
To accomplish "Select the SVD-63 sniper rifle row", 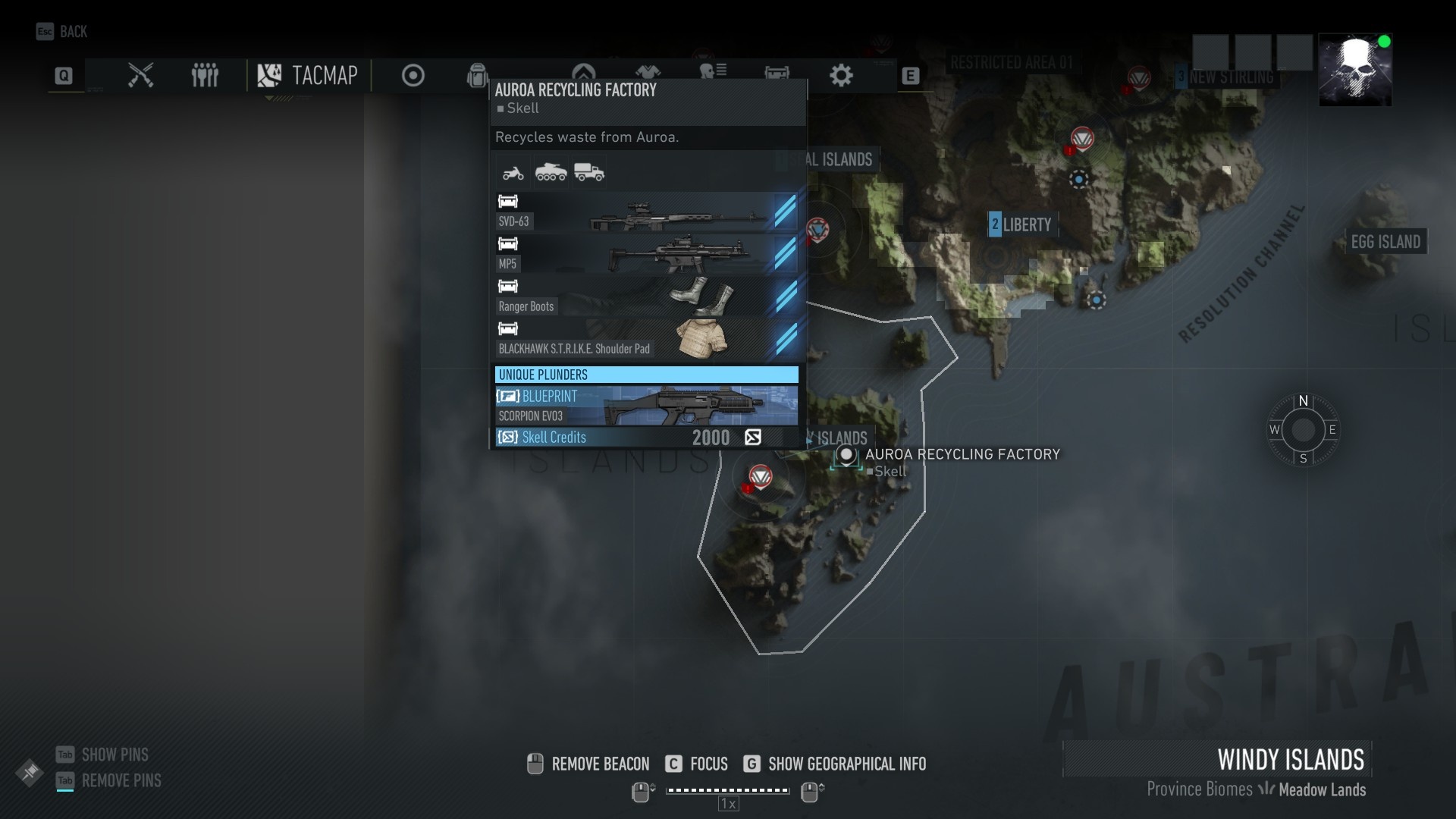I will click(646, 212).
